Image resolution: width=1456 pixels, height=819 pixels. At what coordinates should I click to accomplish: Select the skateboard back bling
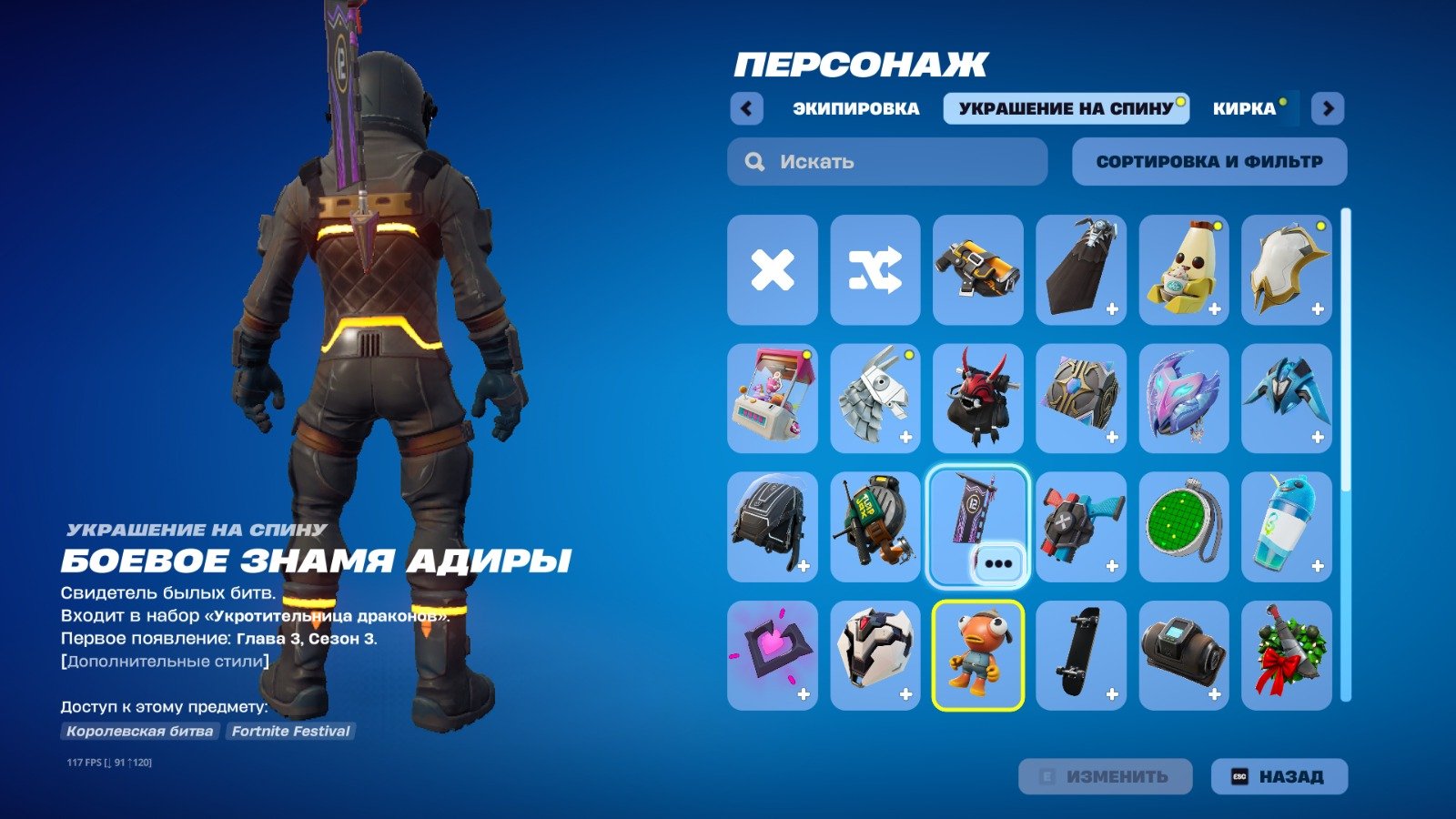pos(1081,655)
